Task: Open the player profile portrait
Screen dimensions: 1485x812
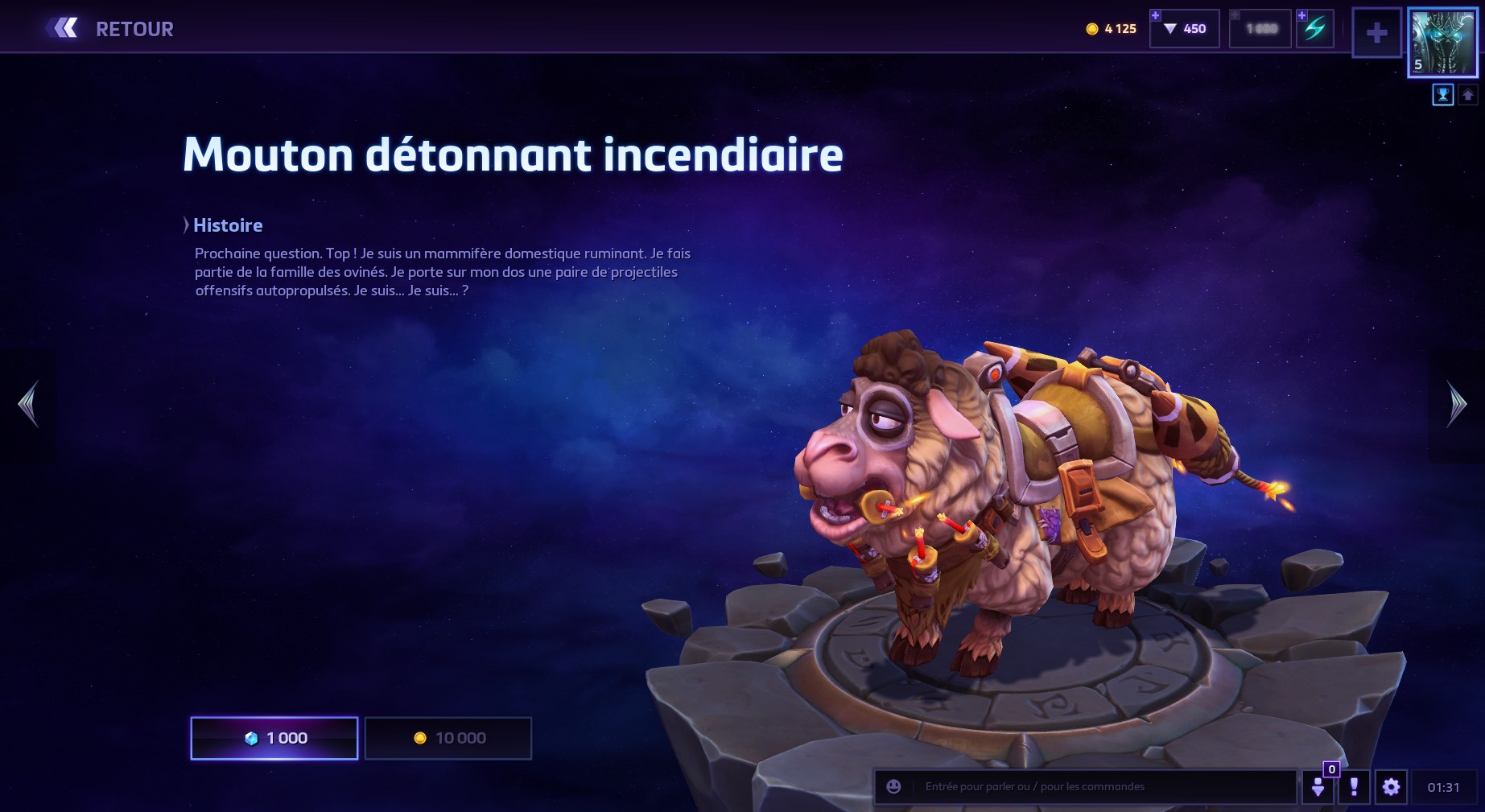Action: point(1442,43)
